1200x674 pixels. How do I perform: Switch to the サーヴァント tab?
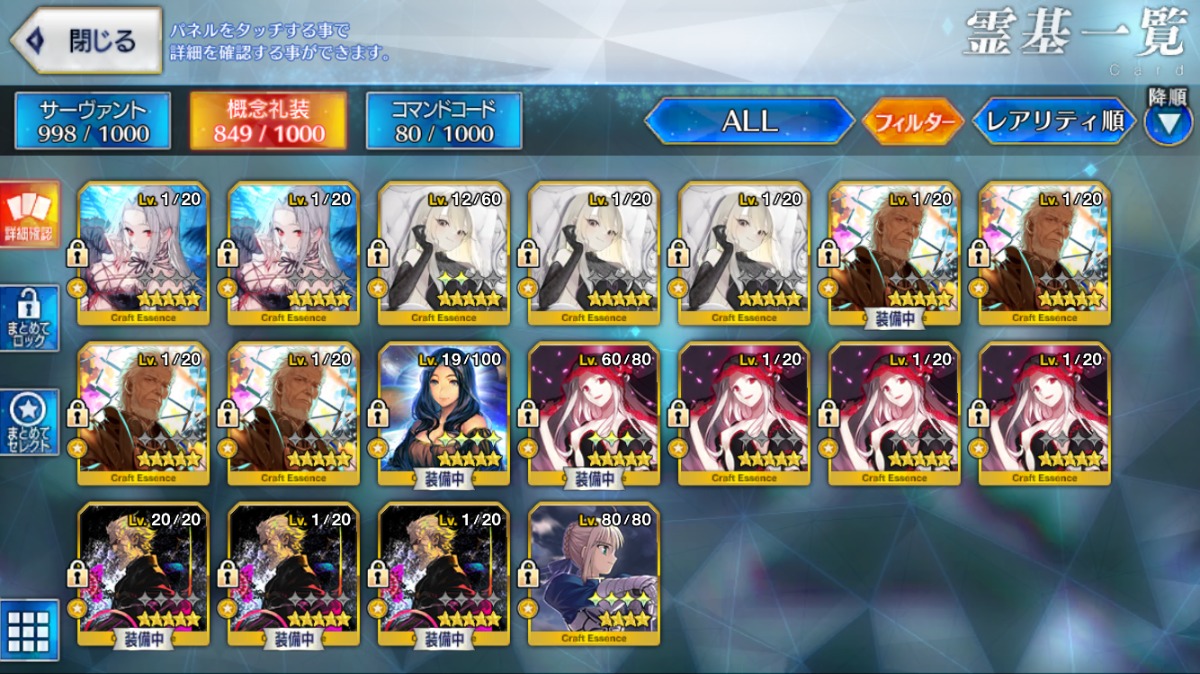click(93, 121)
